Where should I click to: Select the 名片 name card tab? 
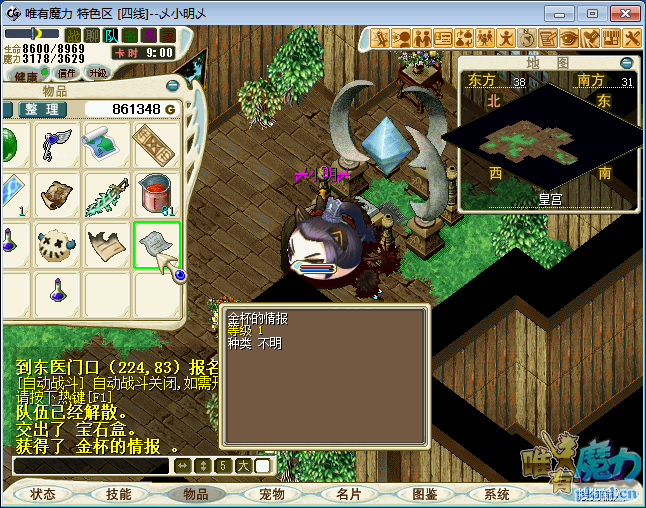348,494
